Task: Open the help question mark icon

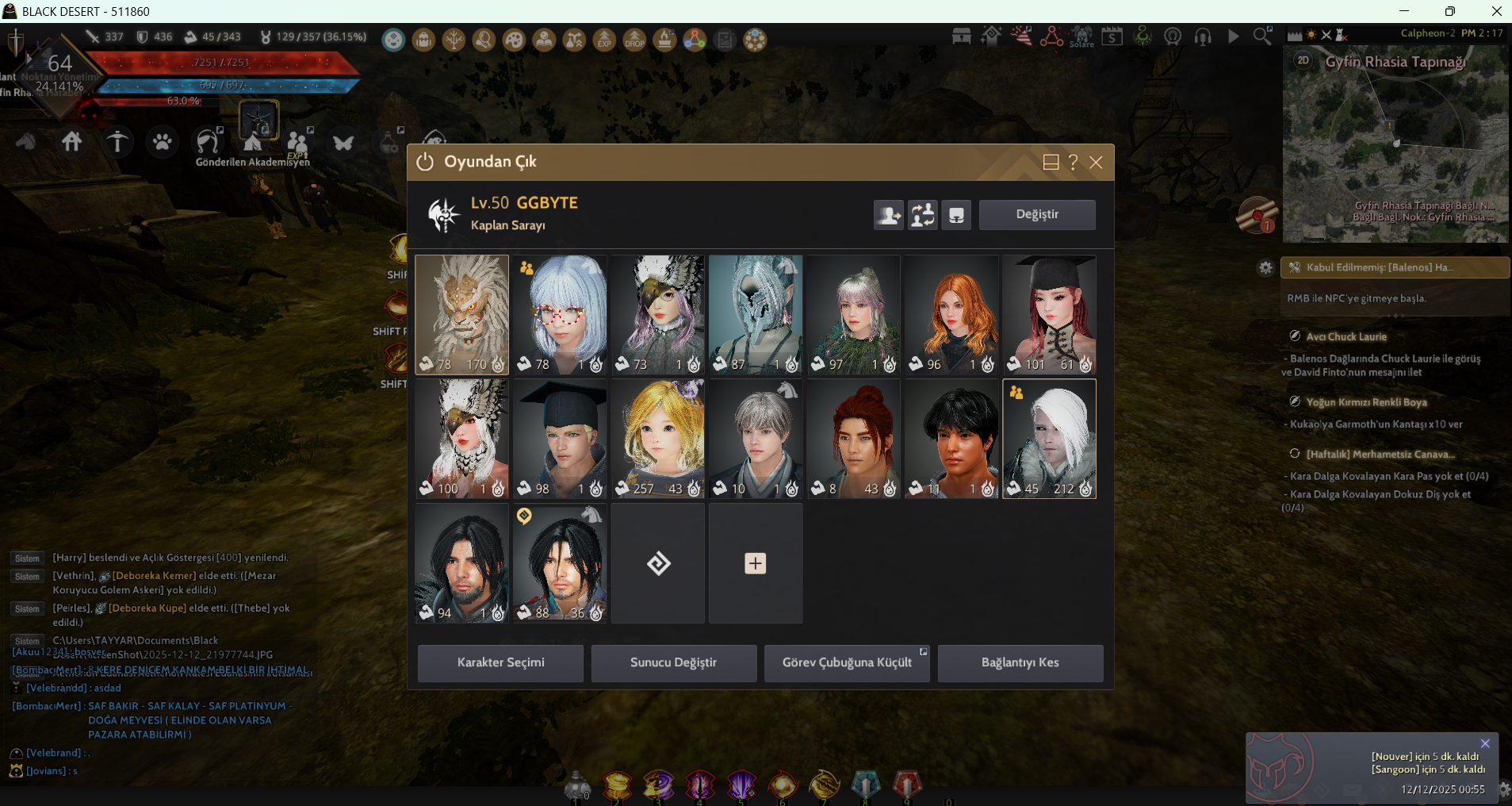Action: [1074, 163]
